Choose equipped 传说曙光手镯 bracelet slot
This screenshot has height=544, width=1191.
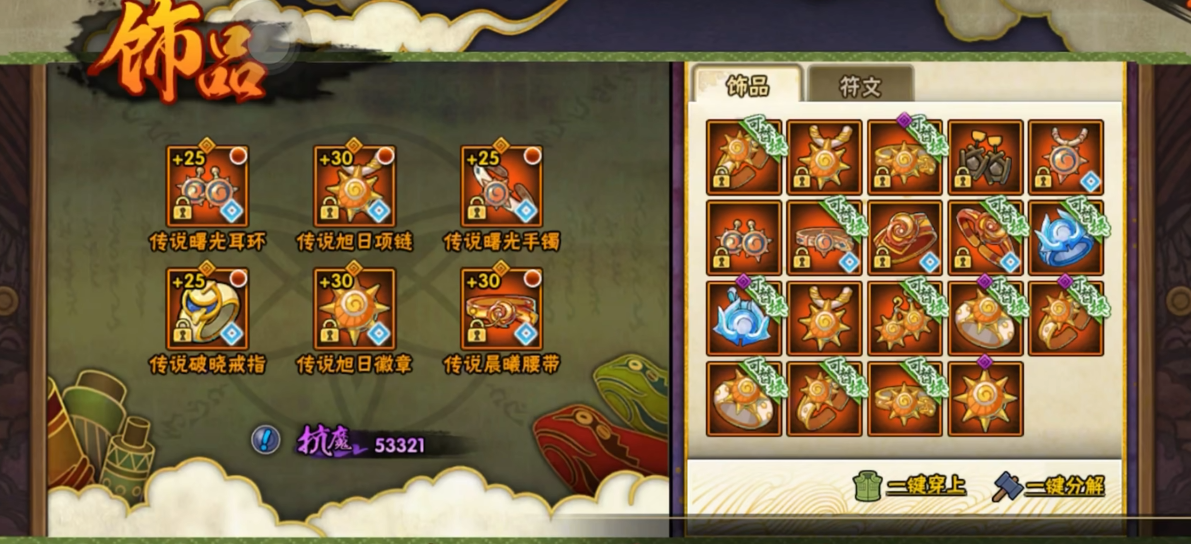click(501, 186)
